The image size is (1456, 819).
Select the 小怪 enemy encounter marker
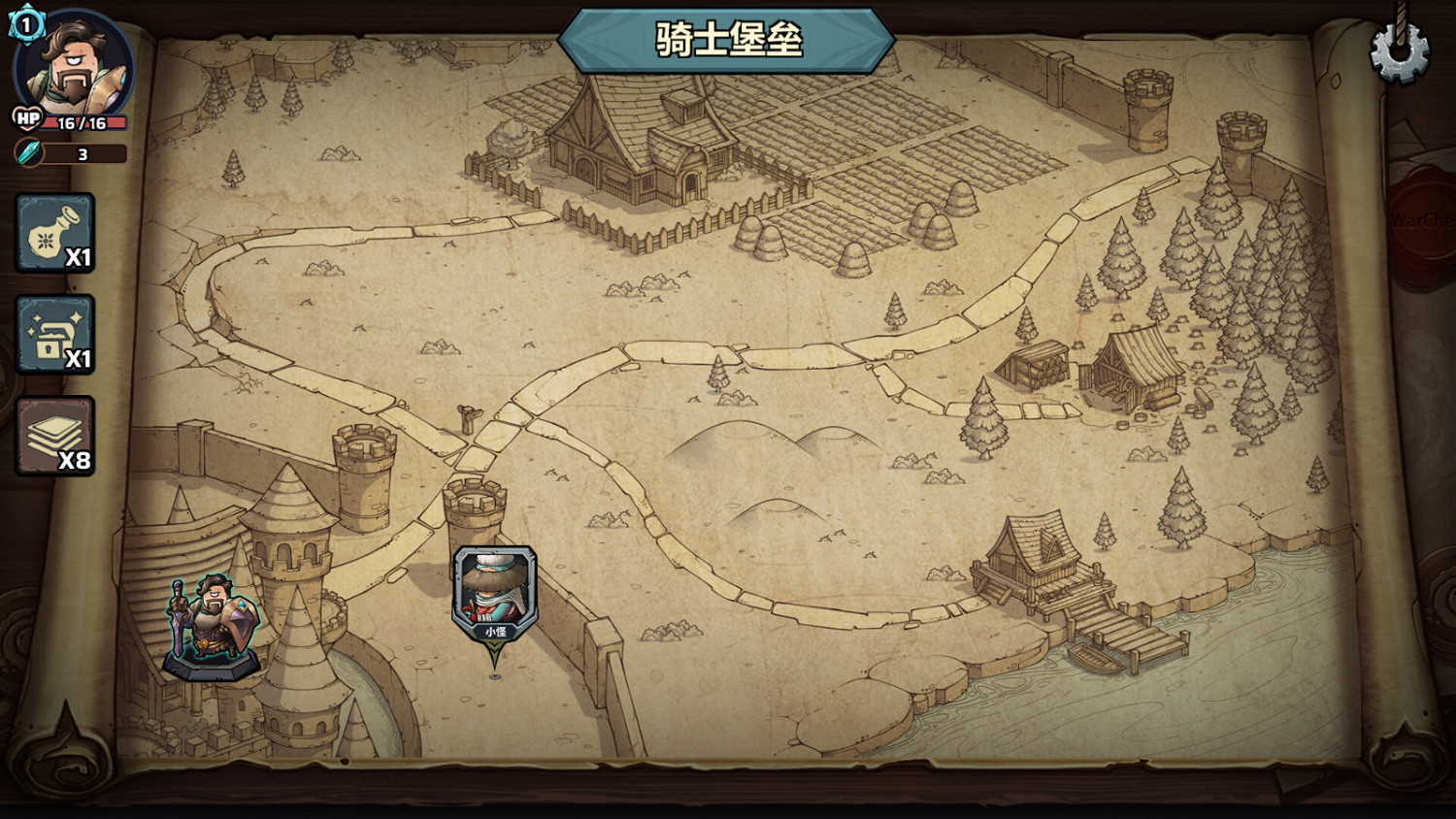[x=493, y=592]
